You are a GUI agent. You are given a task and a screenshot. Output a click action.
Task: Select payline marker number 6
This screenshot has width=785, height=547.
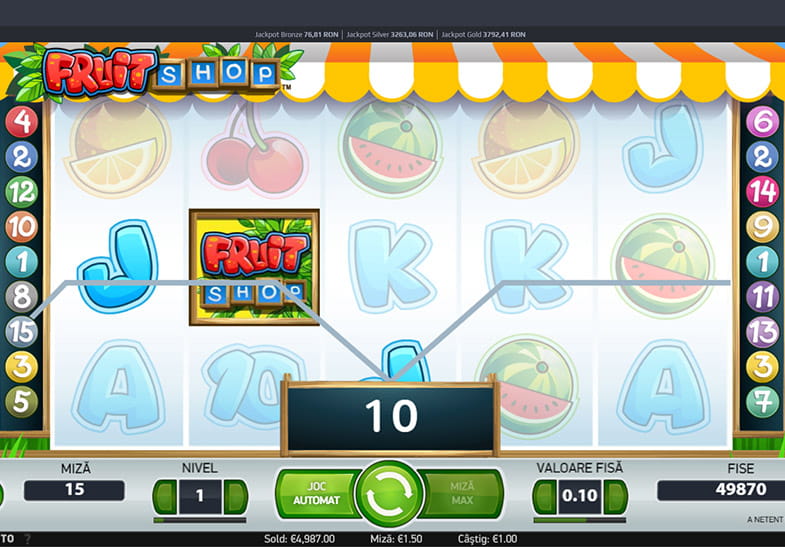[x=763, y=122]
